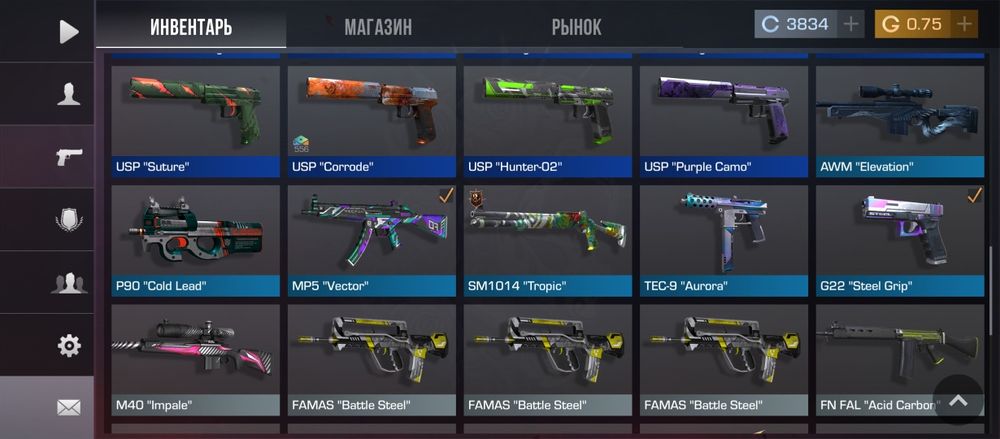1000x439 pixels.
Task: Click the scroll-to-top arrow button
Action: tap(958, 400)
